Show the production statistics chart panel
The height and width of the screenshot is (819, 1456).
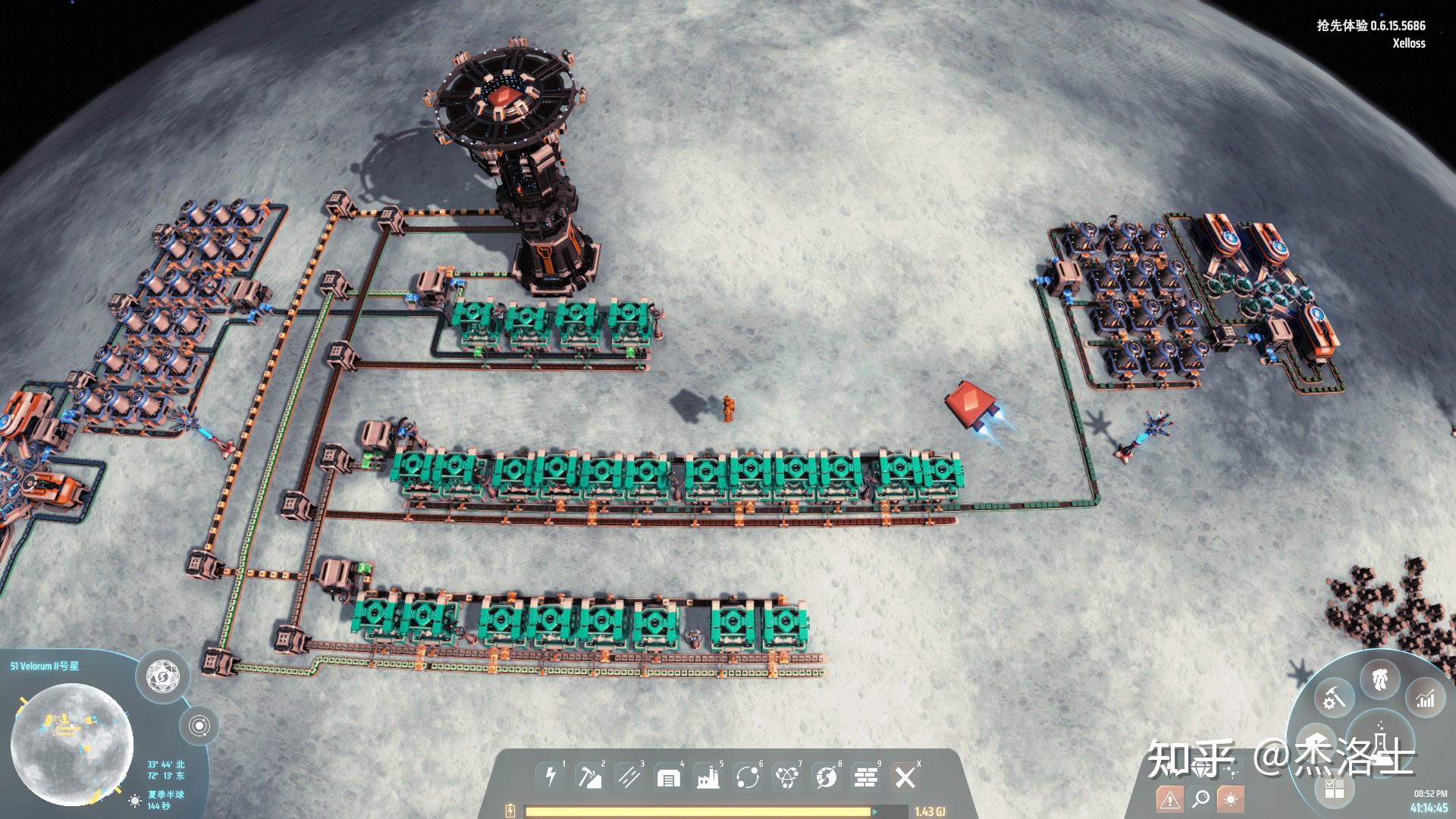click(x=1426, y=698)
